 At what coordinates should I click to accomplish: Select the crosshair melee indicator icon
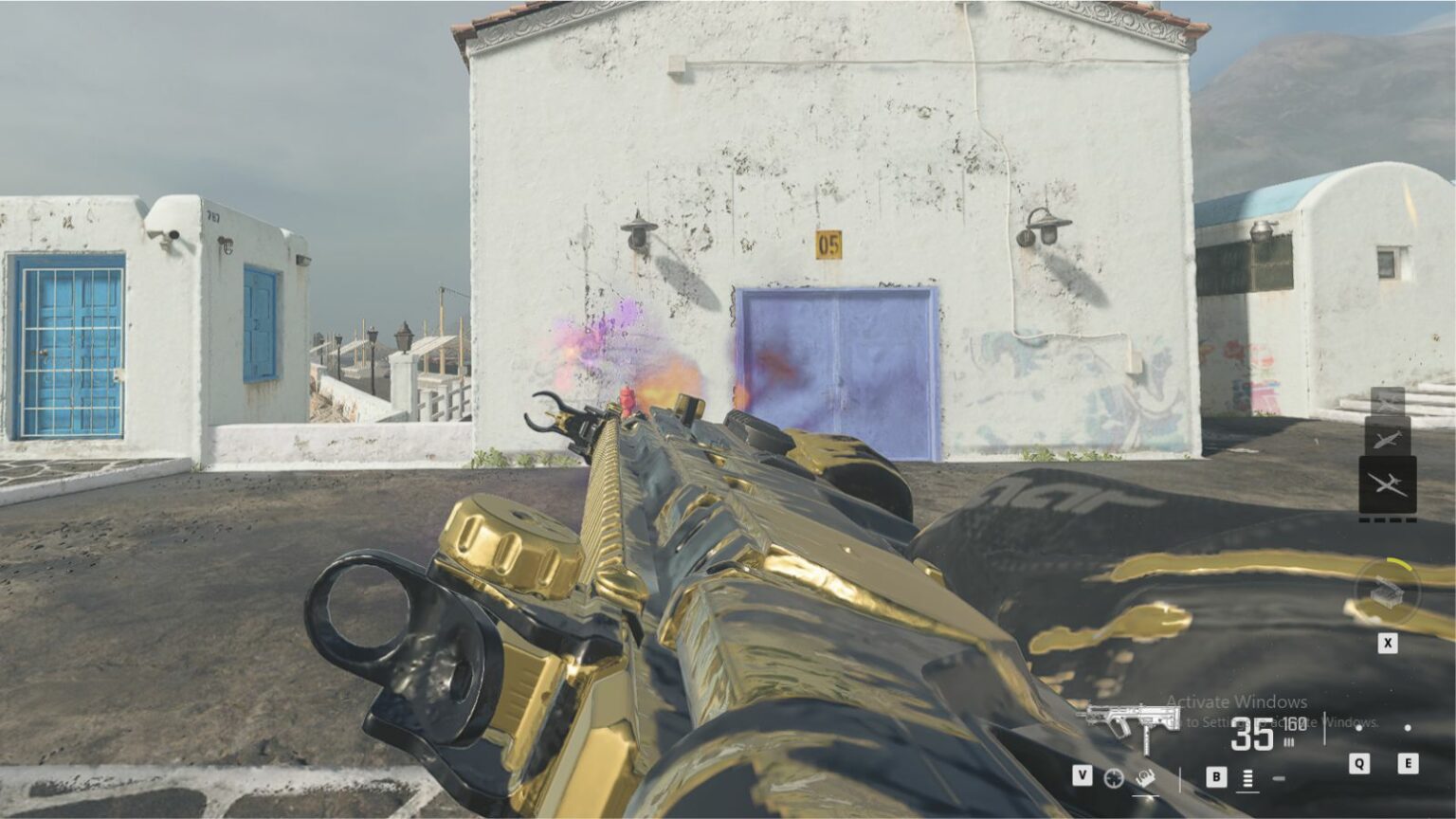click(x=1114, y=779)
